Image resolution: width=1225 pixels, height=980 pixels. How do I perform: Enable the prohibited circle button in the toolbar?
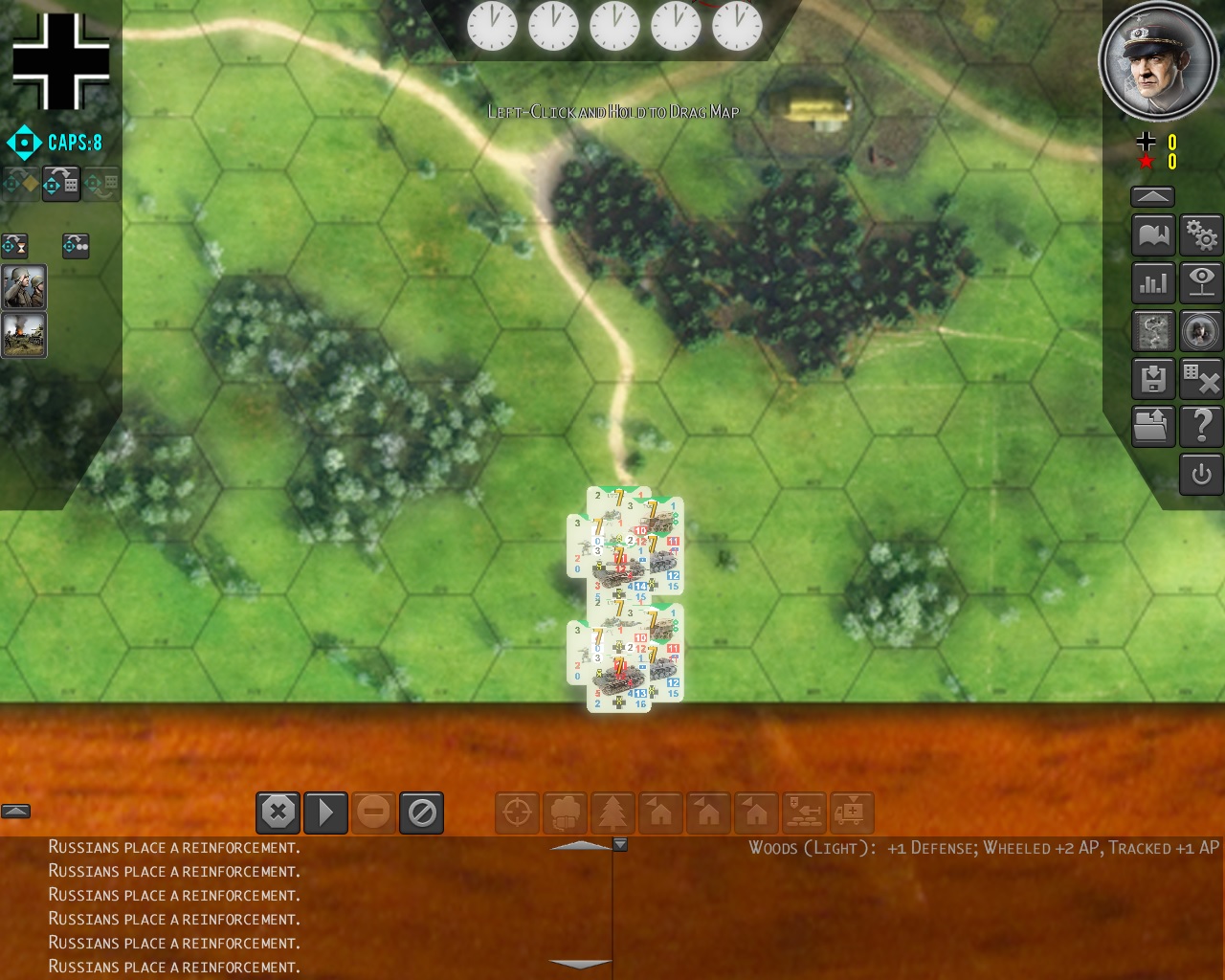click(421, 813)
